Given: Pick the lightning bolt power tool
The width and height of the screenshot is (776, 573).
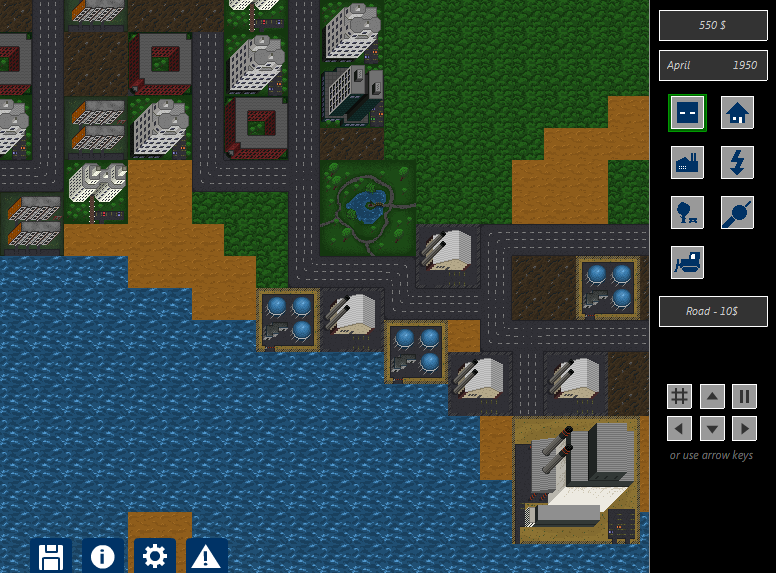Looking at the screenshot, I should pos(737,162).
